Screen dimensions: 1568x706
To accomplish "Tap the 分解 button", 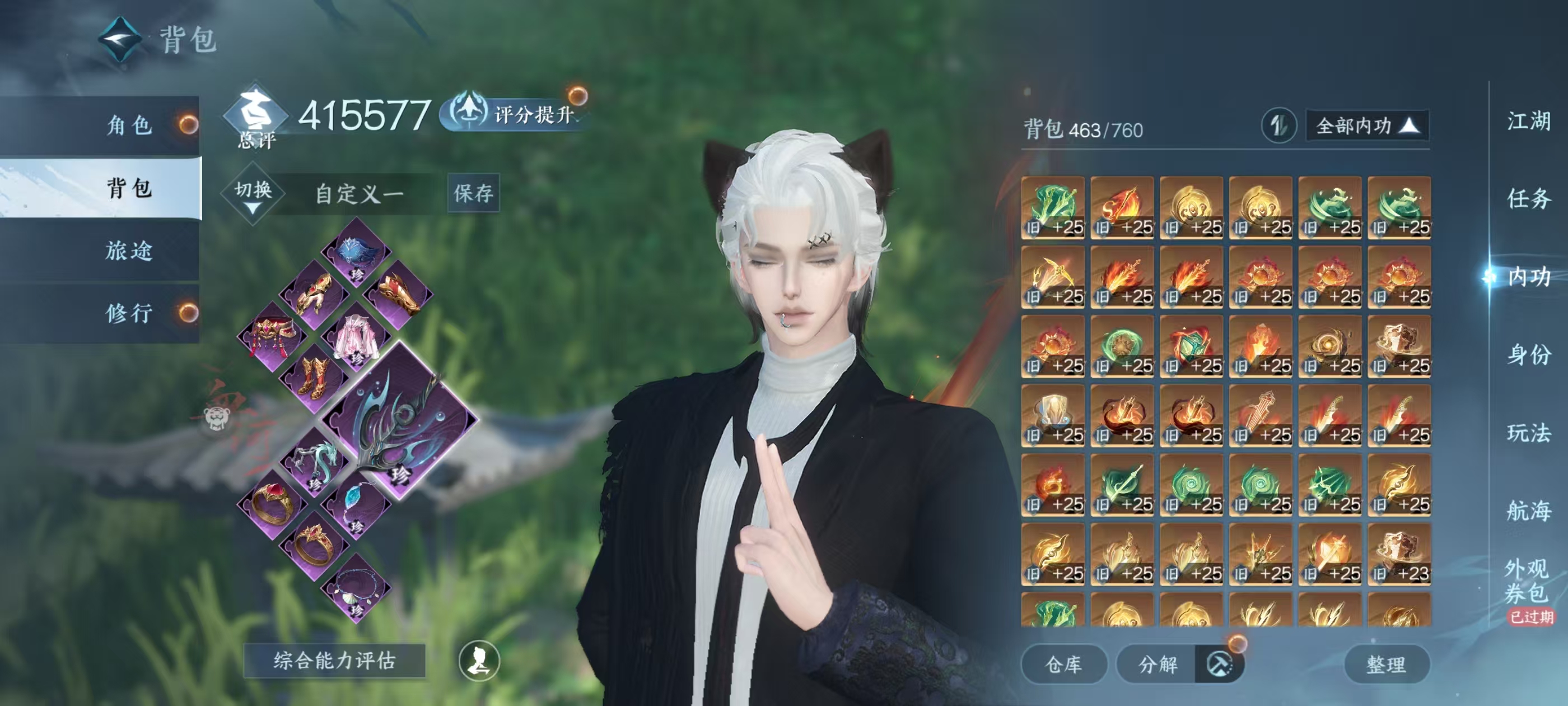I will point(1158,664).
